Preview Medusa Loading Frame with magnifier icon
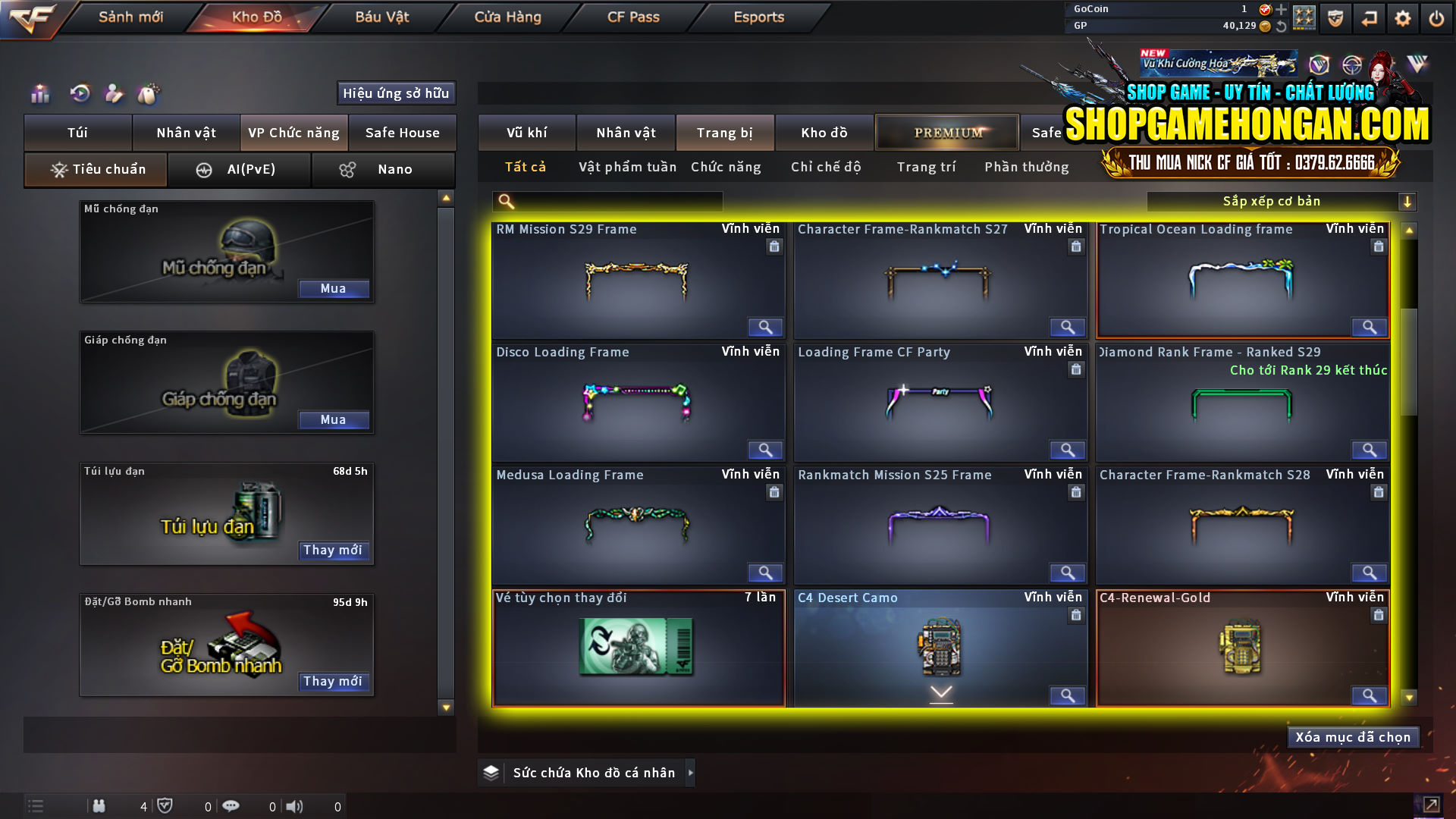This screenshot has width=1456, height=819. point(765,573)
